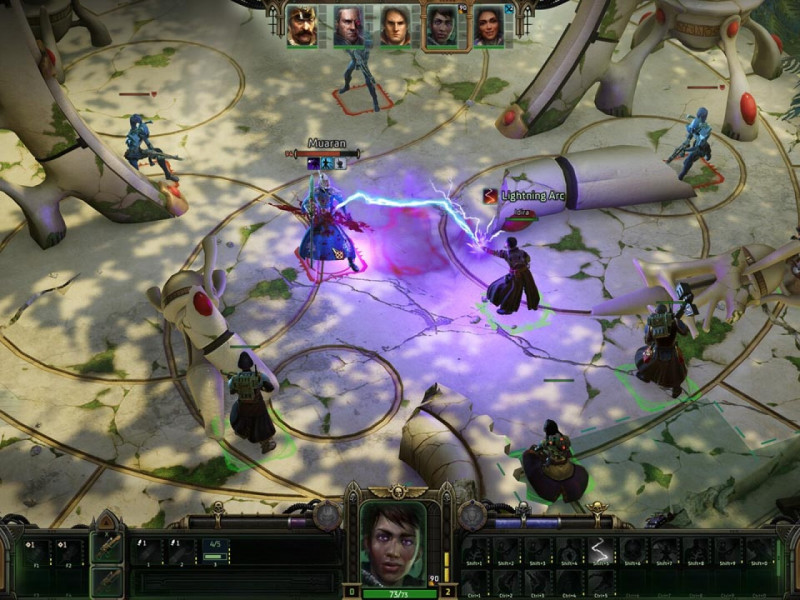Click the large active character portrait
Screen dimensions: 800x600
tap(393, 544)
